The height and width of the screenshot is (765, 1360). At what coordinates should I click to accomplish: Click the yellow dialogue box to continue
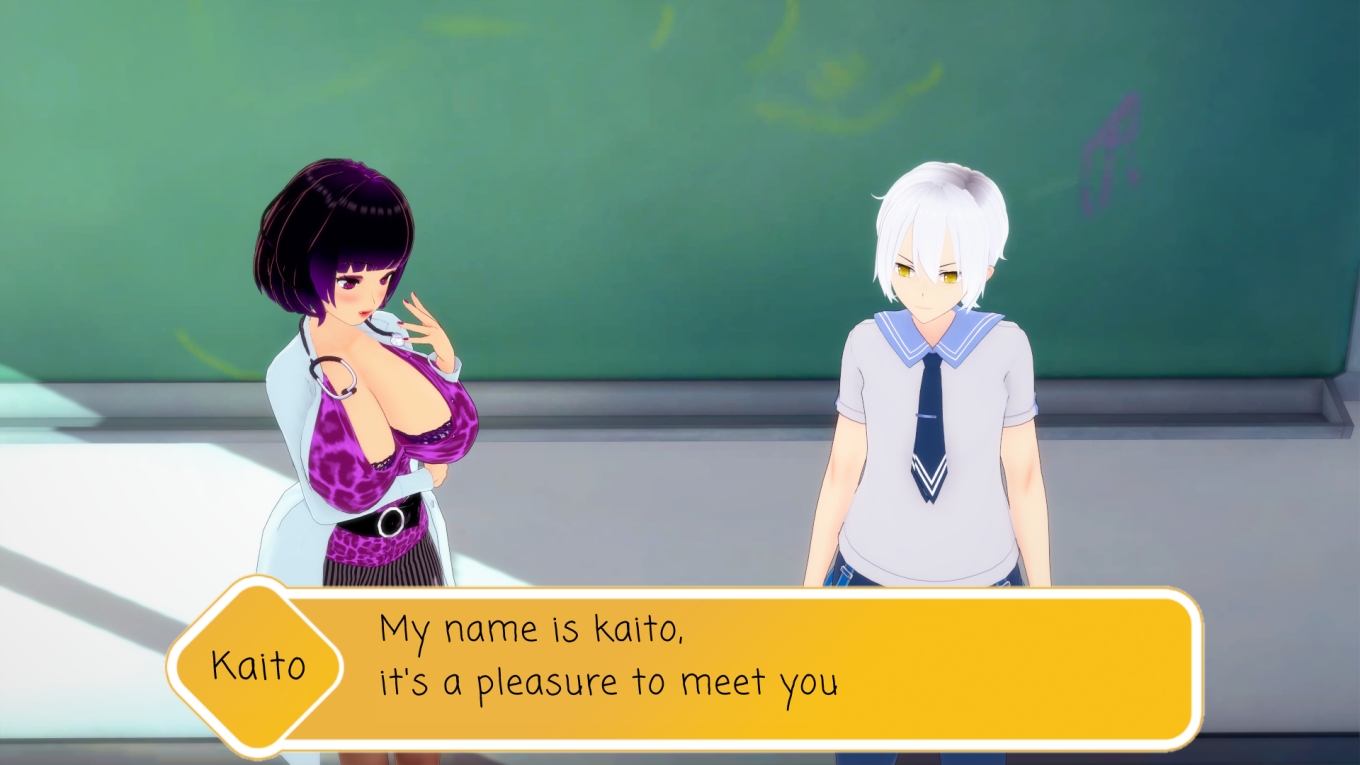click(x=740, y=667)
